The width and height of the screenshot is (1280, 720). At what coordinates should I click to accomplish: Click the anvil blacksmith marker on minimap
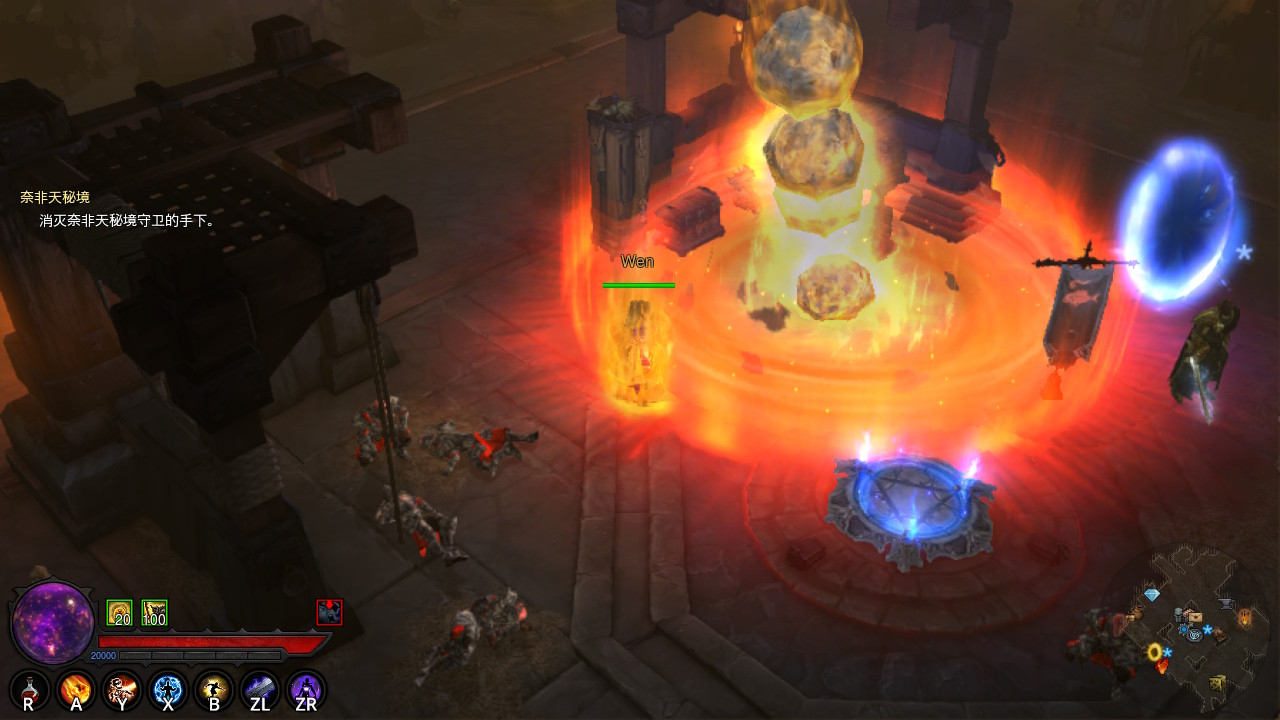point(1226,603)
